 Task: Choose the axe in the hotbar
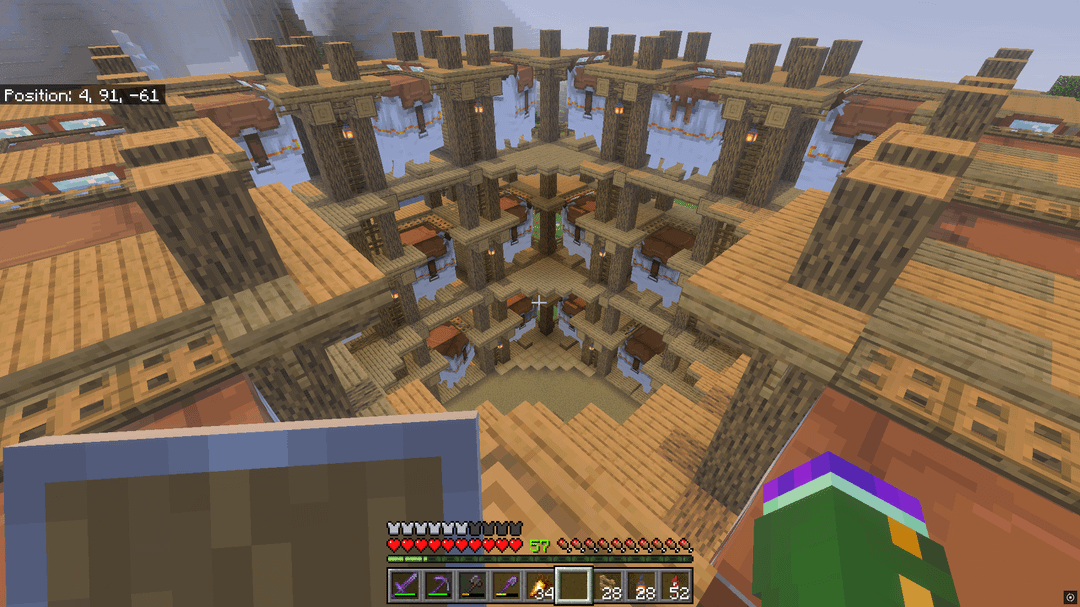[474, 586]
